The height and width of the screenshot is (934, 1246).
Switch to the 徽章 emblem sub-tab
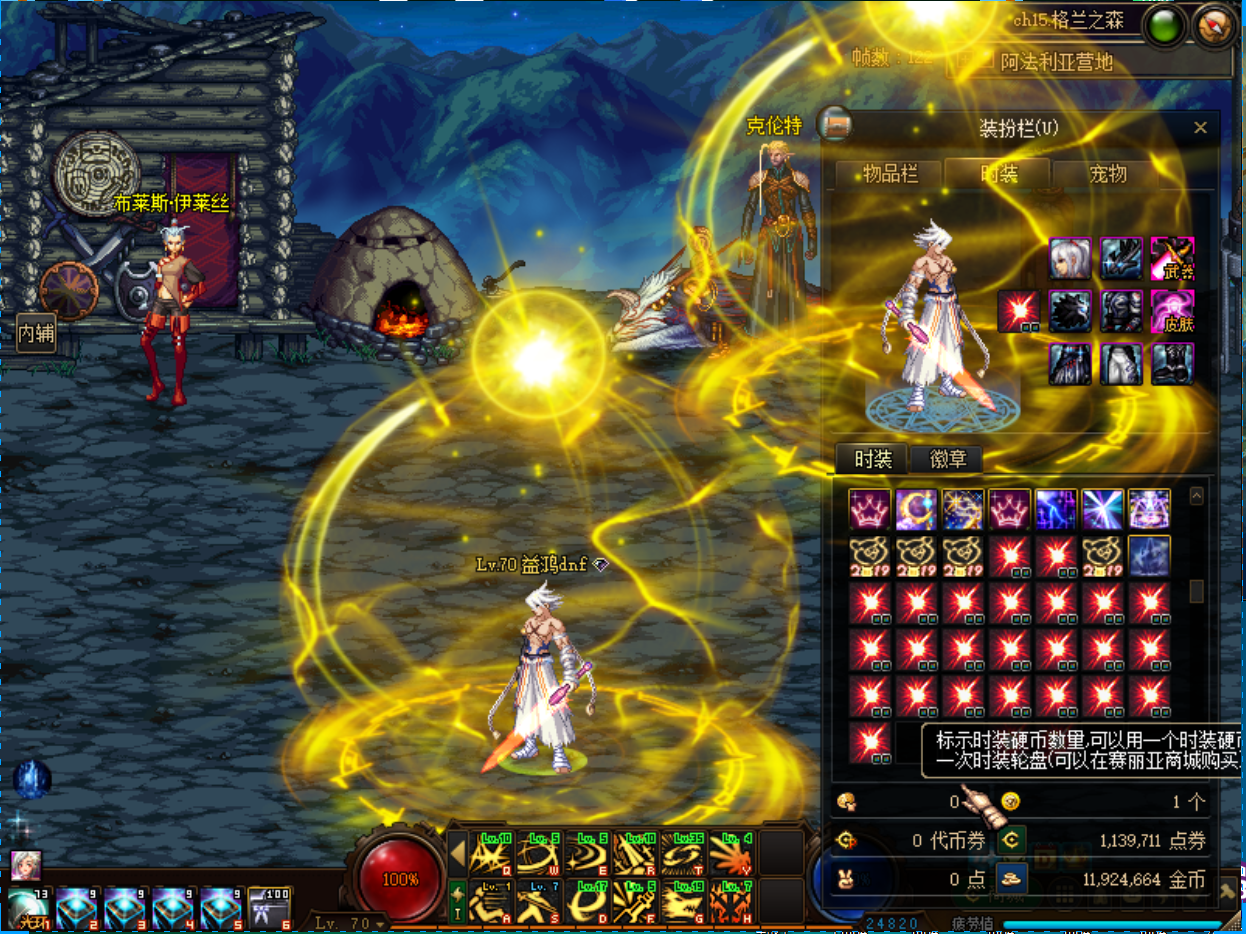947,459
